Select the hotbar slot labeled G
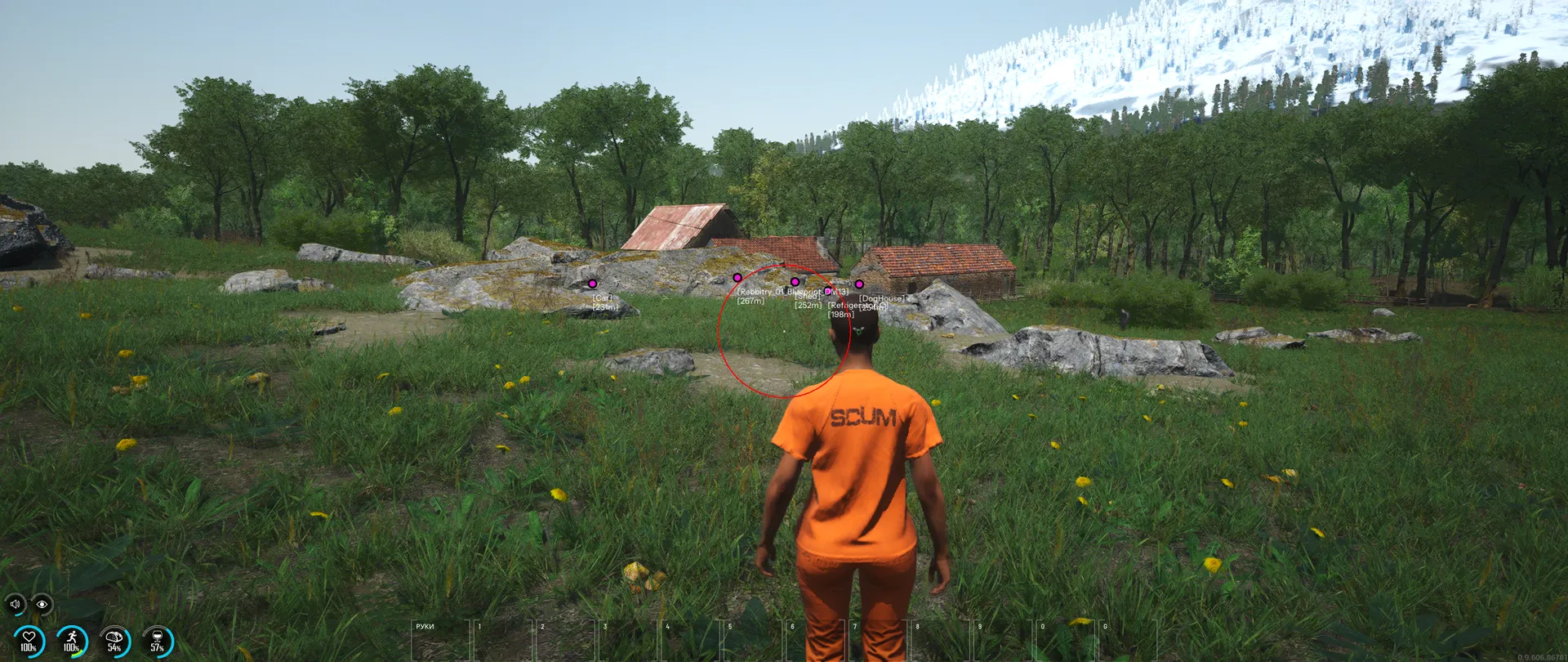The width and height of the screenshot is (1568, 662). click(1129, 642)
